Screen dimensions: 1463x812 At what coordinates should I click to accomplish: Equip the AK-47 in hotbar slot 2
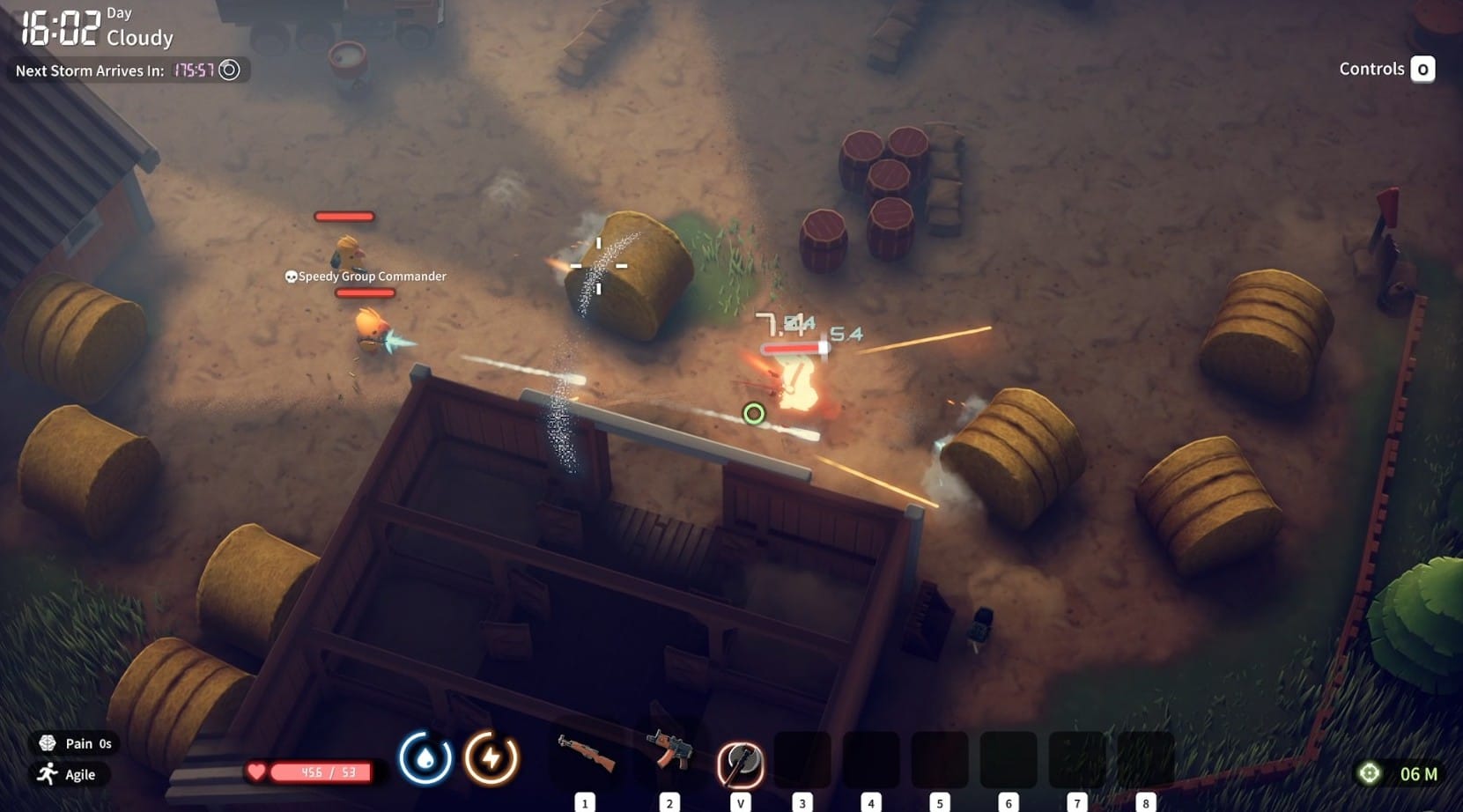(x=669, y=756)
